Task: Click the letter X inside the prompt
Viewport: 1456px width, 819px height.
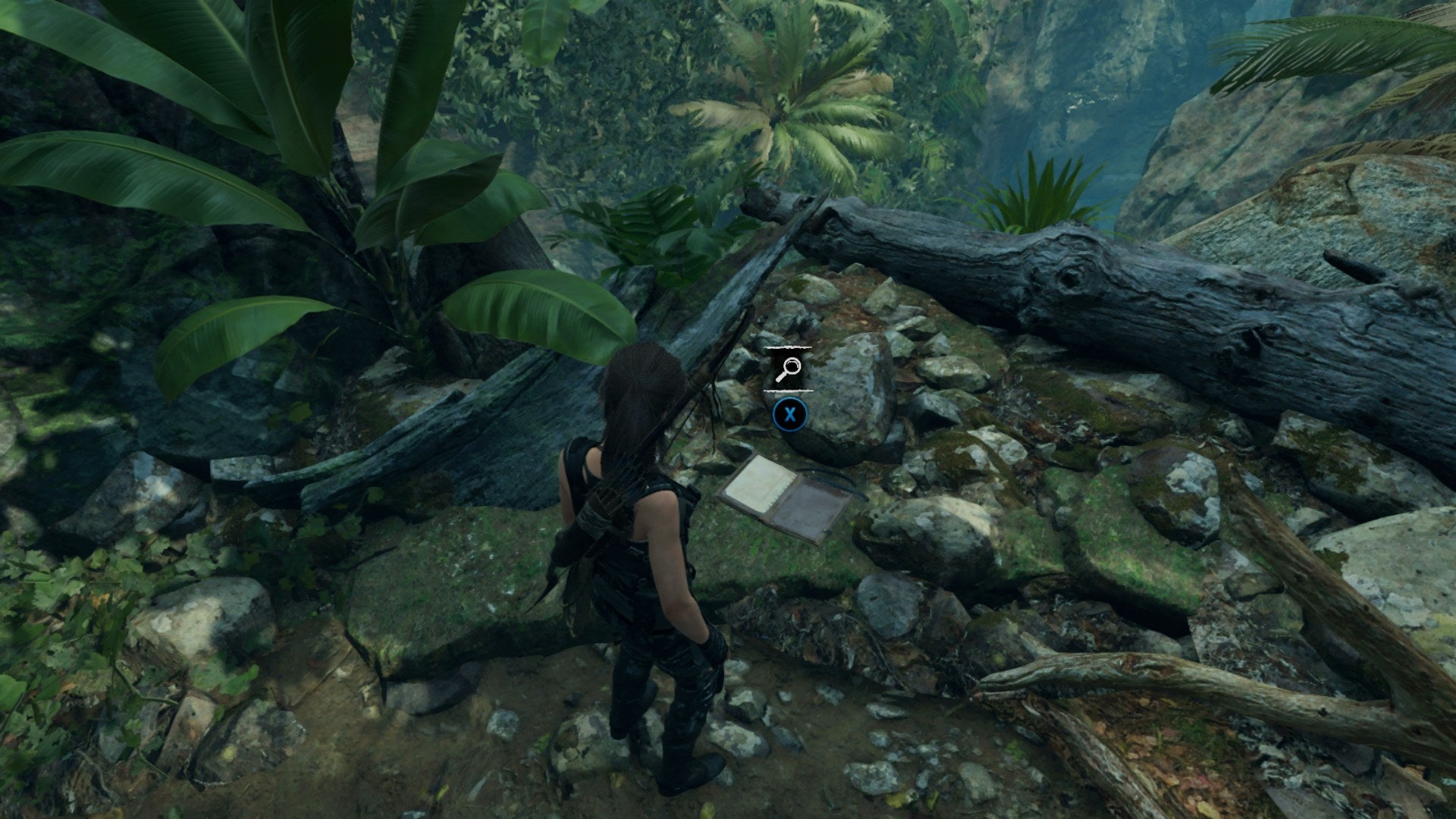Action: 790,416
